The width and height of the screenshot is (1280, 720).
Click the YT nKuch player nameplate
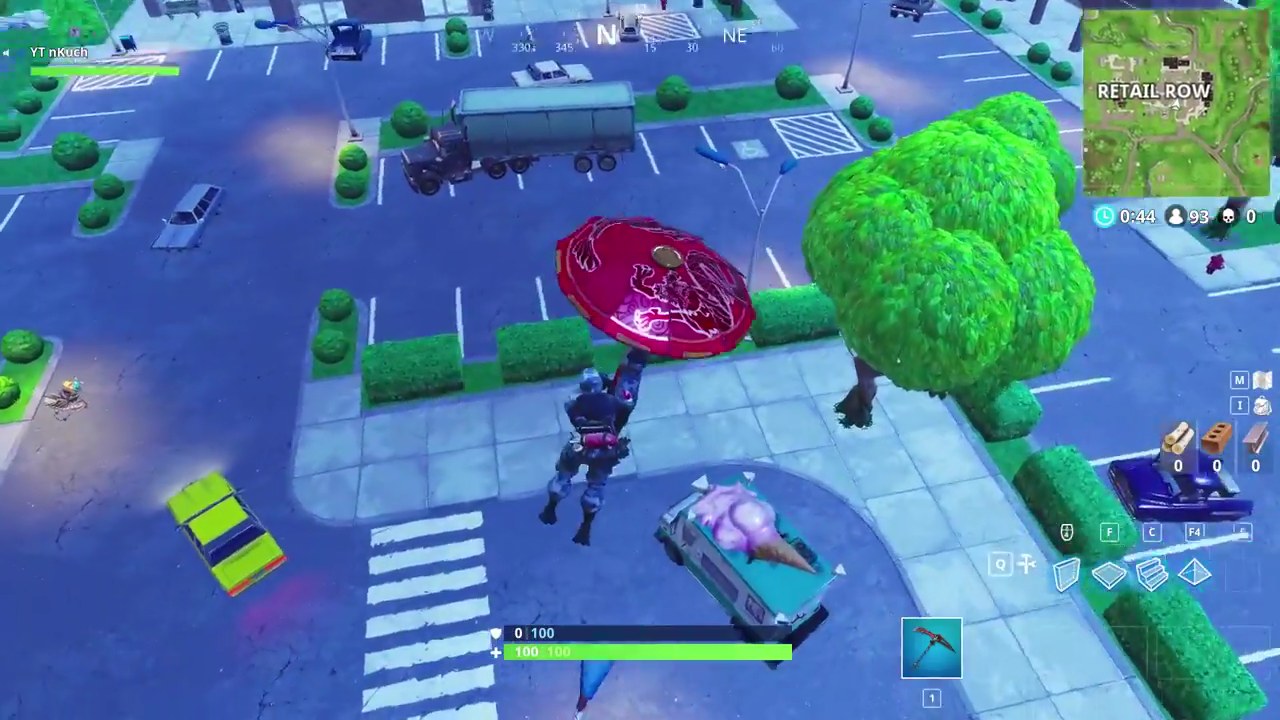pyautogui.click(x=57, y=51)
